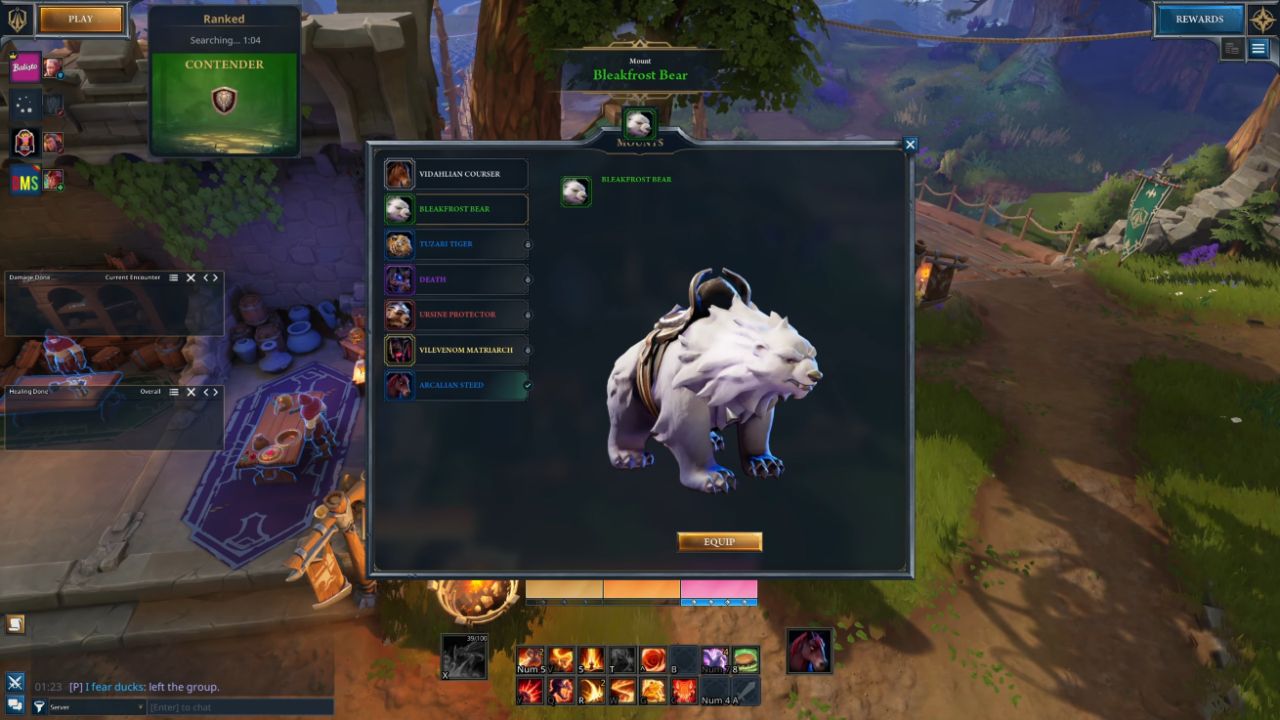1280x720 pixels.
Task: Toggle list view on the Damage Done meter
Action: point(174,278)
